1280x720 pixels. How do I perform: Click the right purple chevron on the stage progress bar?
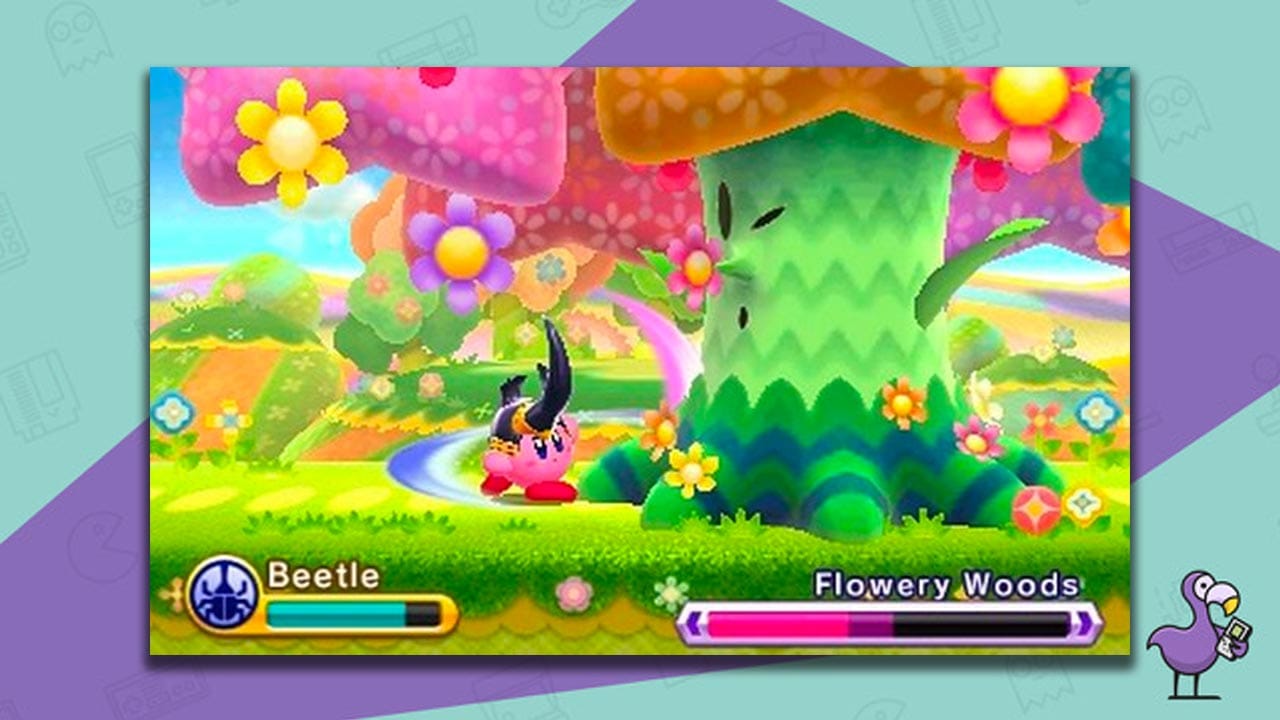click(1083, 622)
